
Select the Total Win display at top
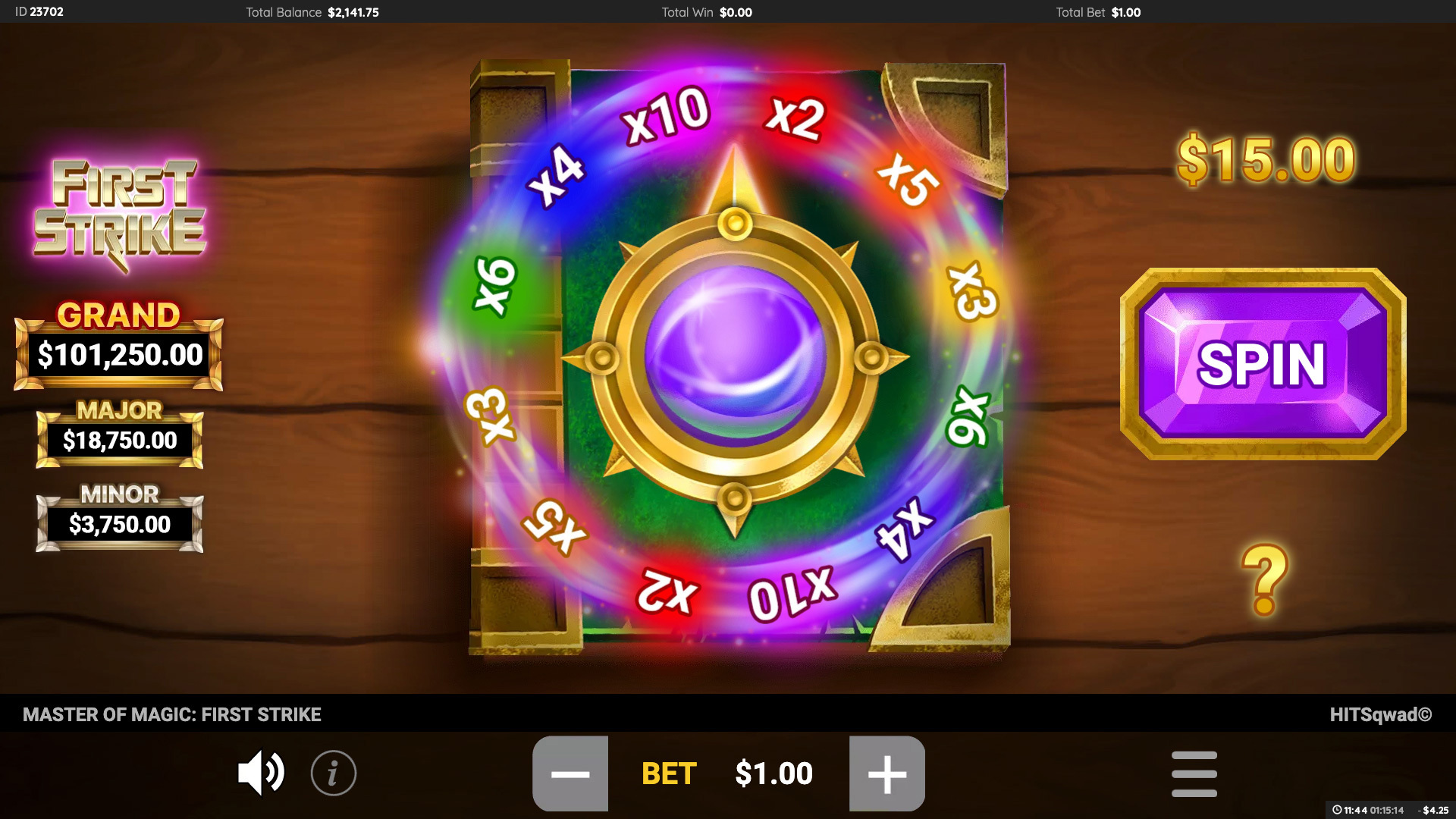[705, 12]
